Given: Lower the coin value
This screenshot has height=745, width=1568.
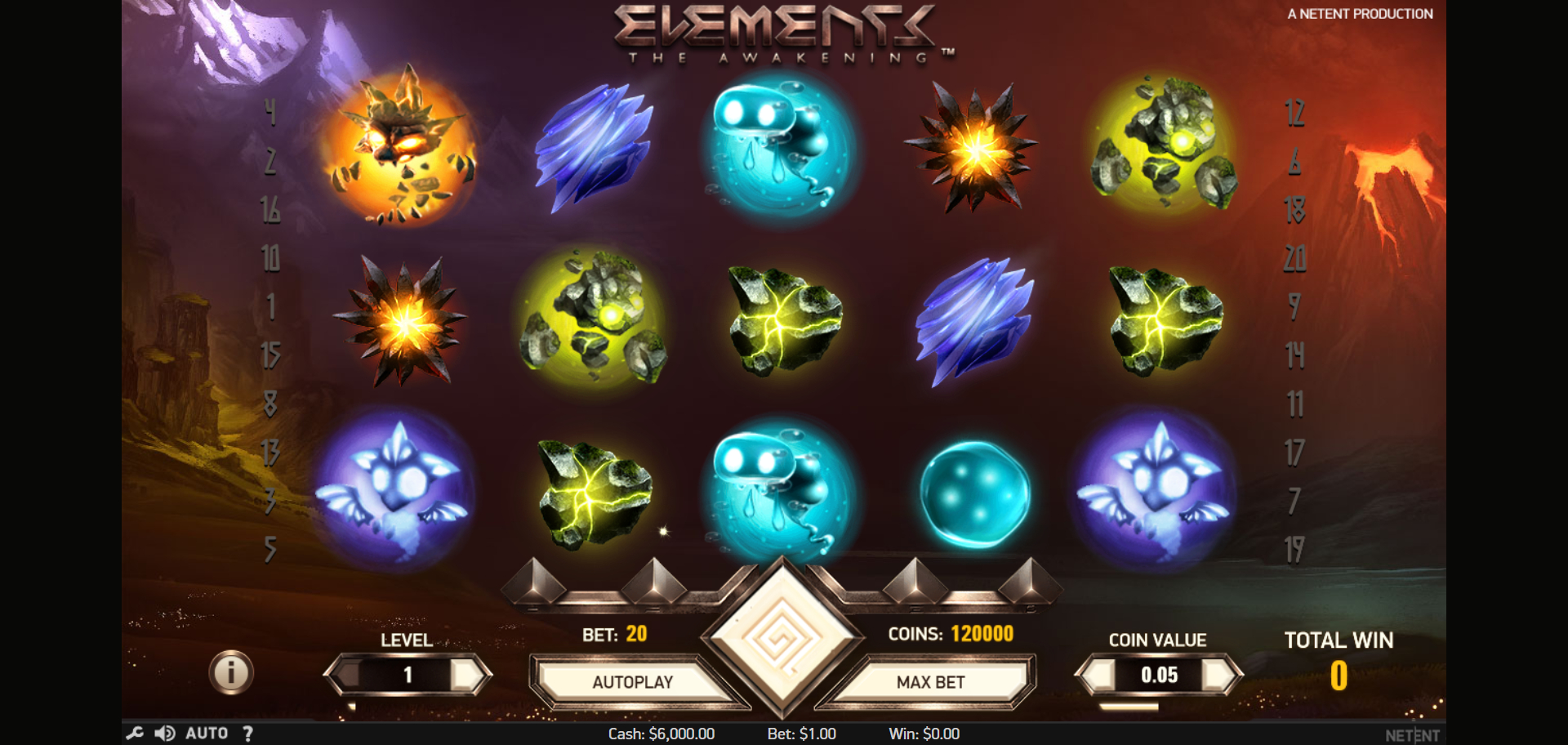Looking at the screenshot, I should [x=1098, y=675].
